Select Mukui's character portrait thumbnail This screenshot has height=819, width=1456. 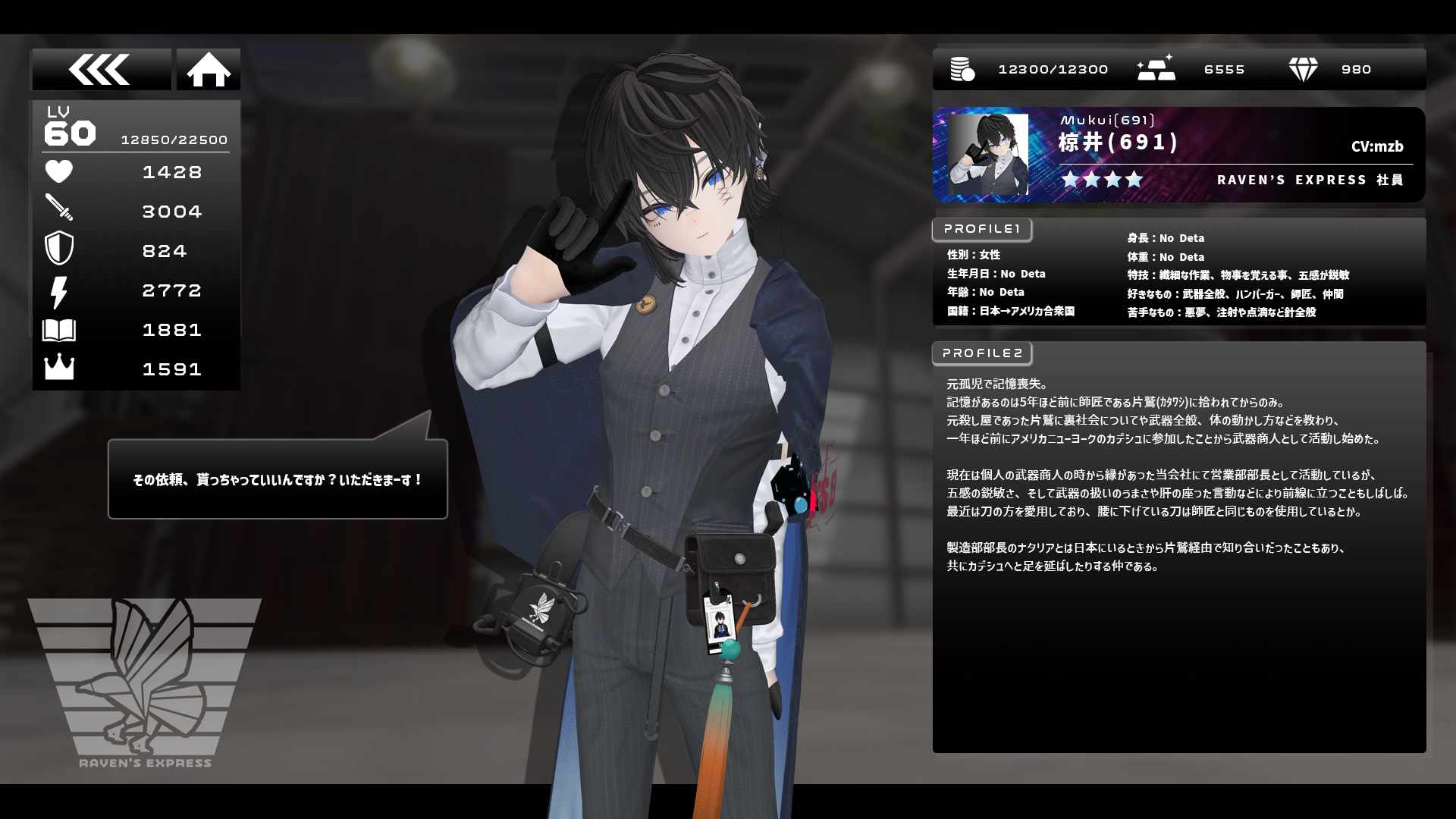(988, 155)
